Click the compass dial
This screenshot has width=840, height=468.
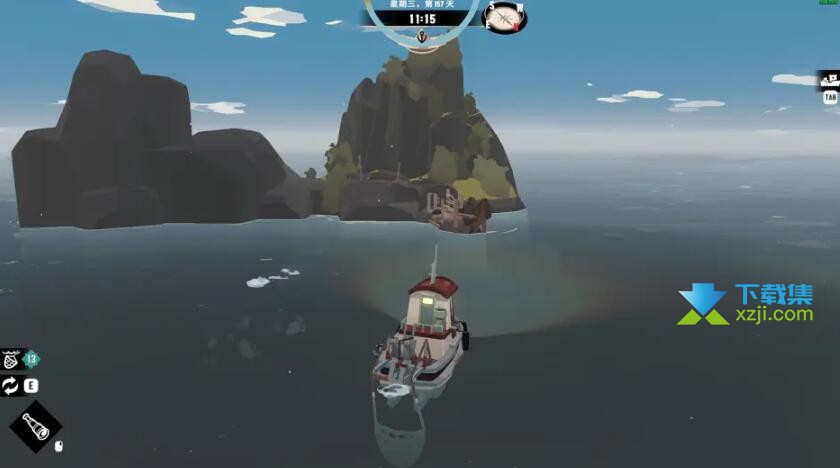(505, 16)
